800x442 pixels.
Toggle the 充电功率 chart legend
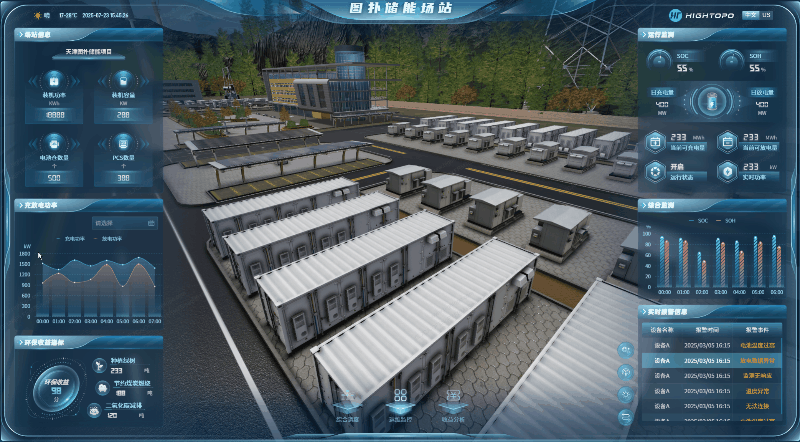point(74,239)
